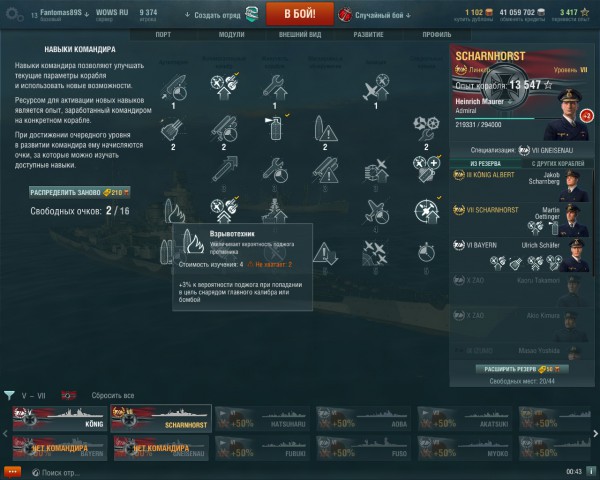The image size is (600, 480).
Task: Select the König ship in the carousel
Action: (x=58, y=417)
